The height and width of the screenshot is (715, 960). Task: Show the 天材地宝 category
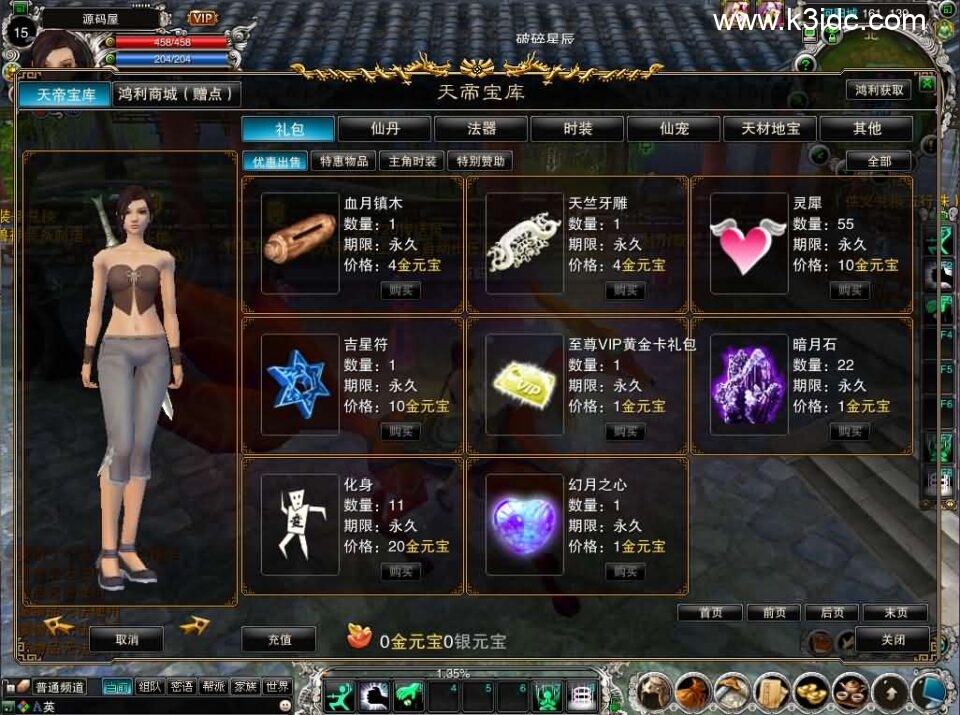pyautogui.click(x=770, y=129)
